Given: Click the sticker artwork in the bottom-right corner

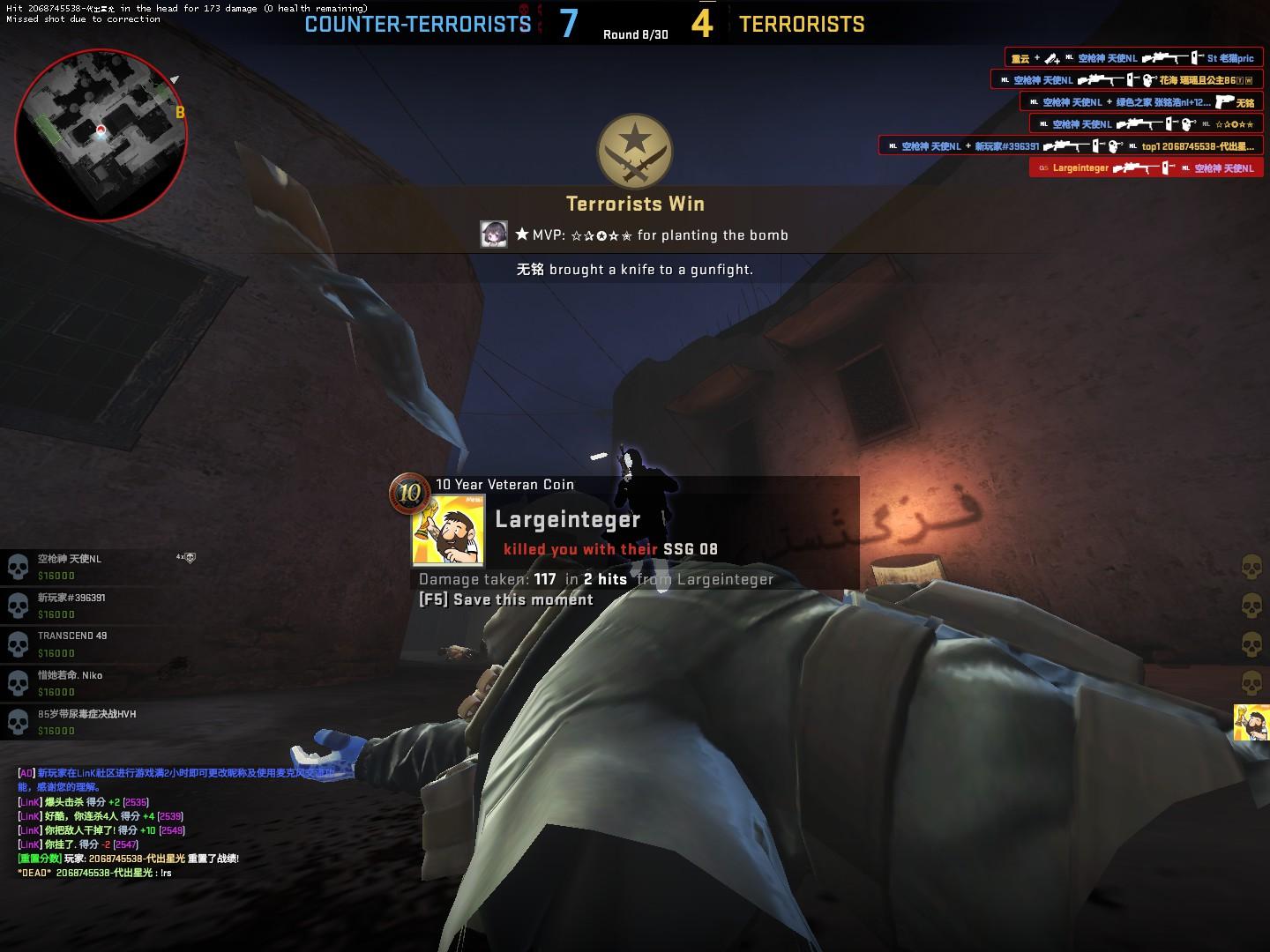Looking at the screenshot, I should coord(1252,723).
